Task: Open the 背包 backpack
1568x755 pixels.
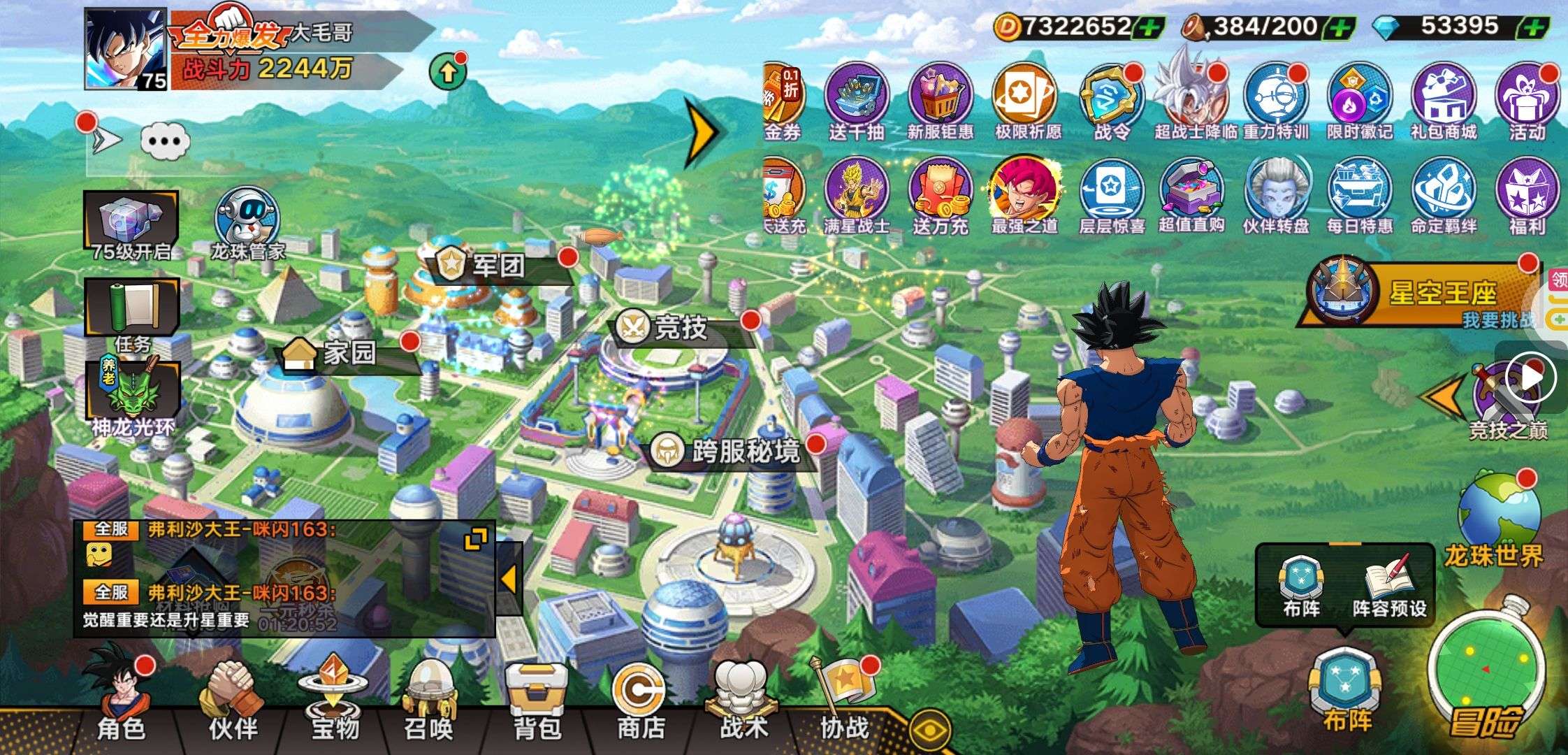Action: (537, 699)
